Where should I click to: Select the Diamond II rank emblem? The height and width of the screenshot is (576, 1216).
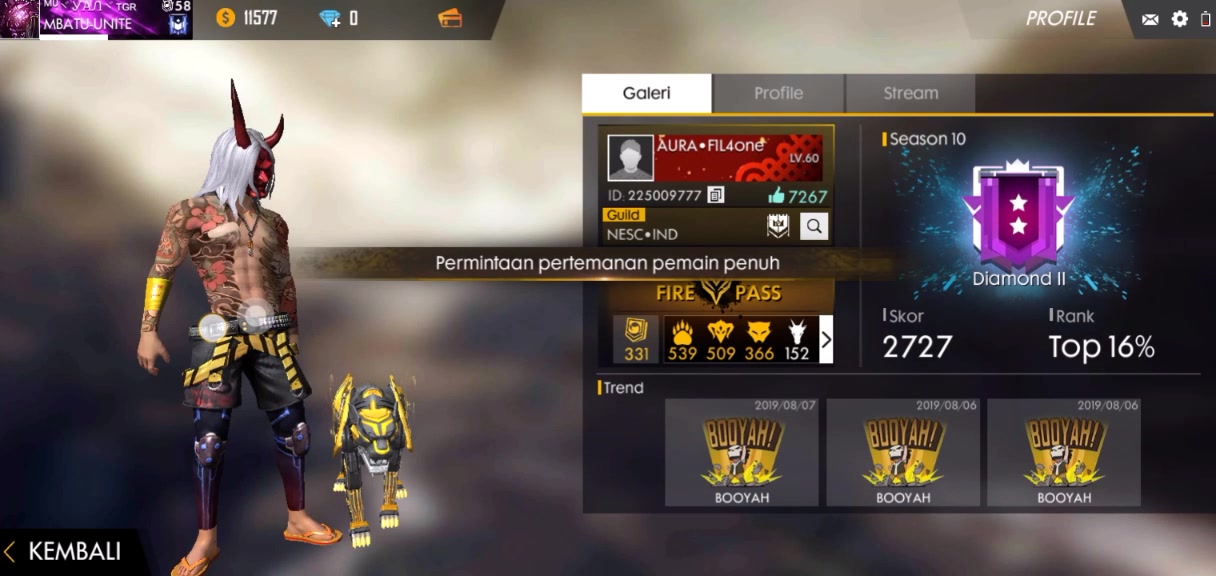pyautogui.click(x=1018, y=215)
